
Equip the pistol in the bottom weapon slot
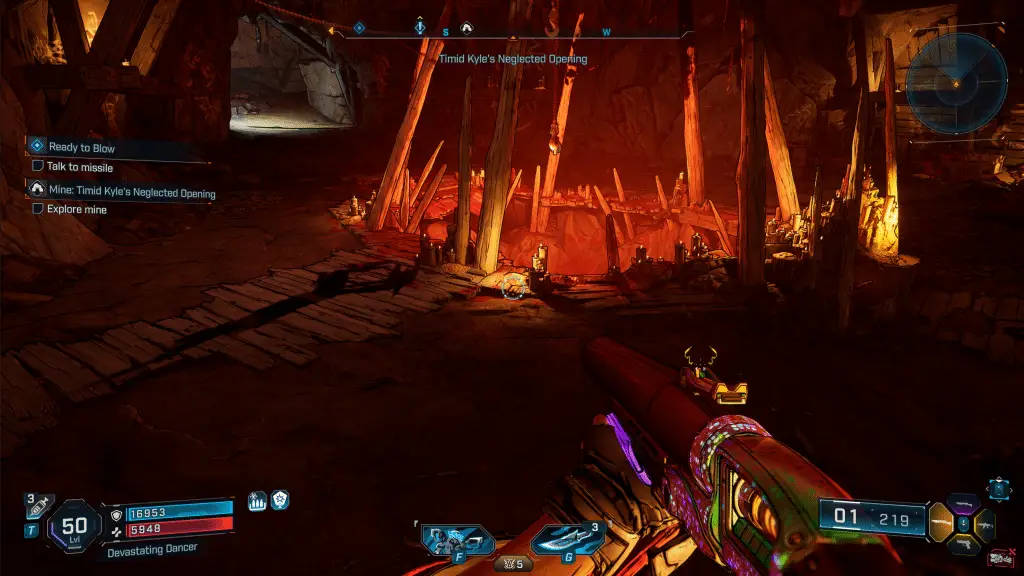(964, 544)
